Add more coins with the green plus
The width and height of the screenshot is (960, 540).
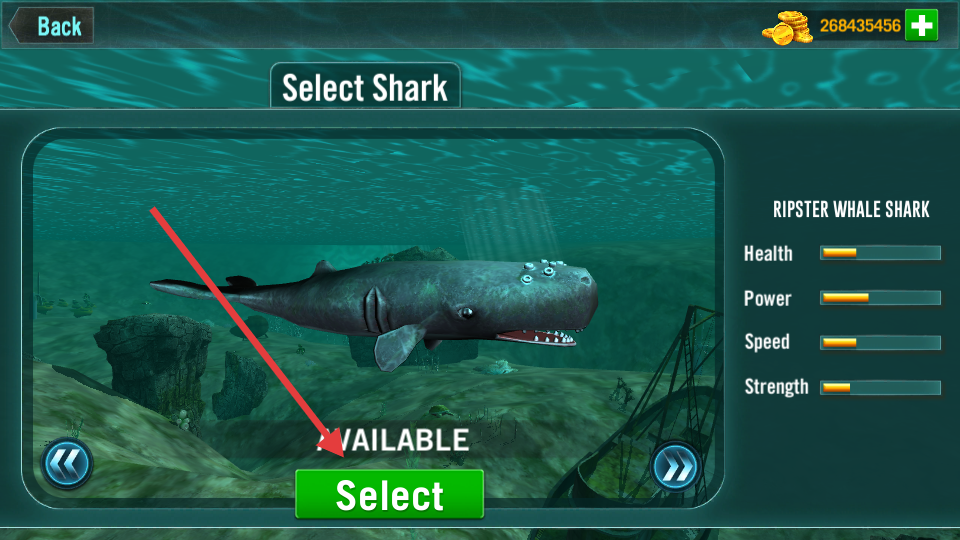tap(921, 26)
